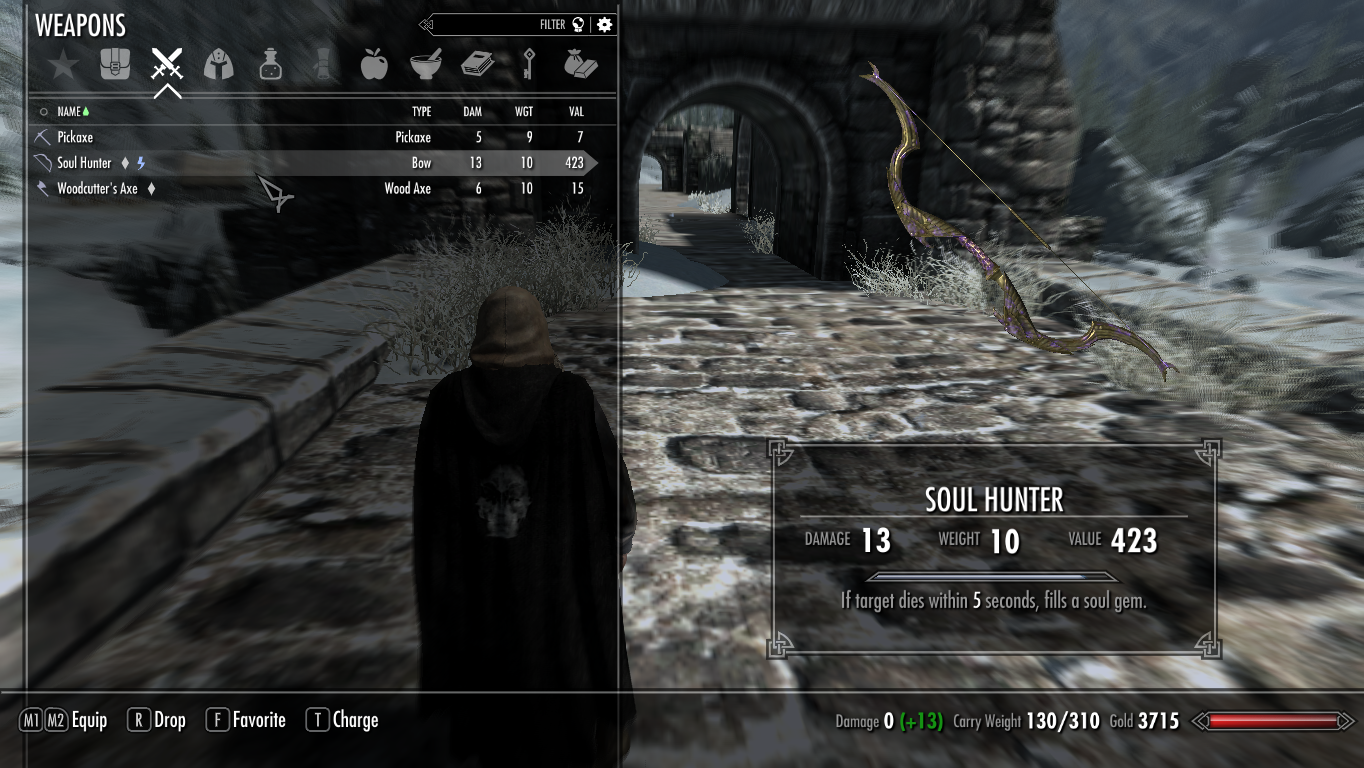
Task: Sort the list by TYPE column
Action: (x=421, y=112)
